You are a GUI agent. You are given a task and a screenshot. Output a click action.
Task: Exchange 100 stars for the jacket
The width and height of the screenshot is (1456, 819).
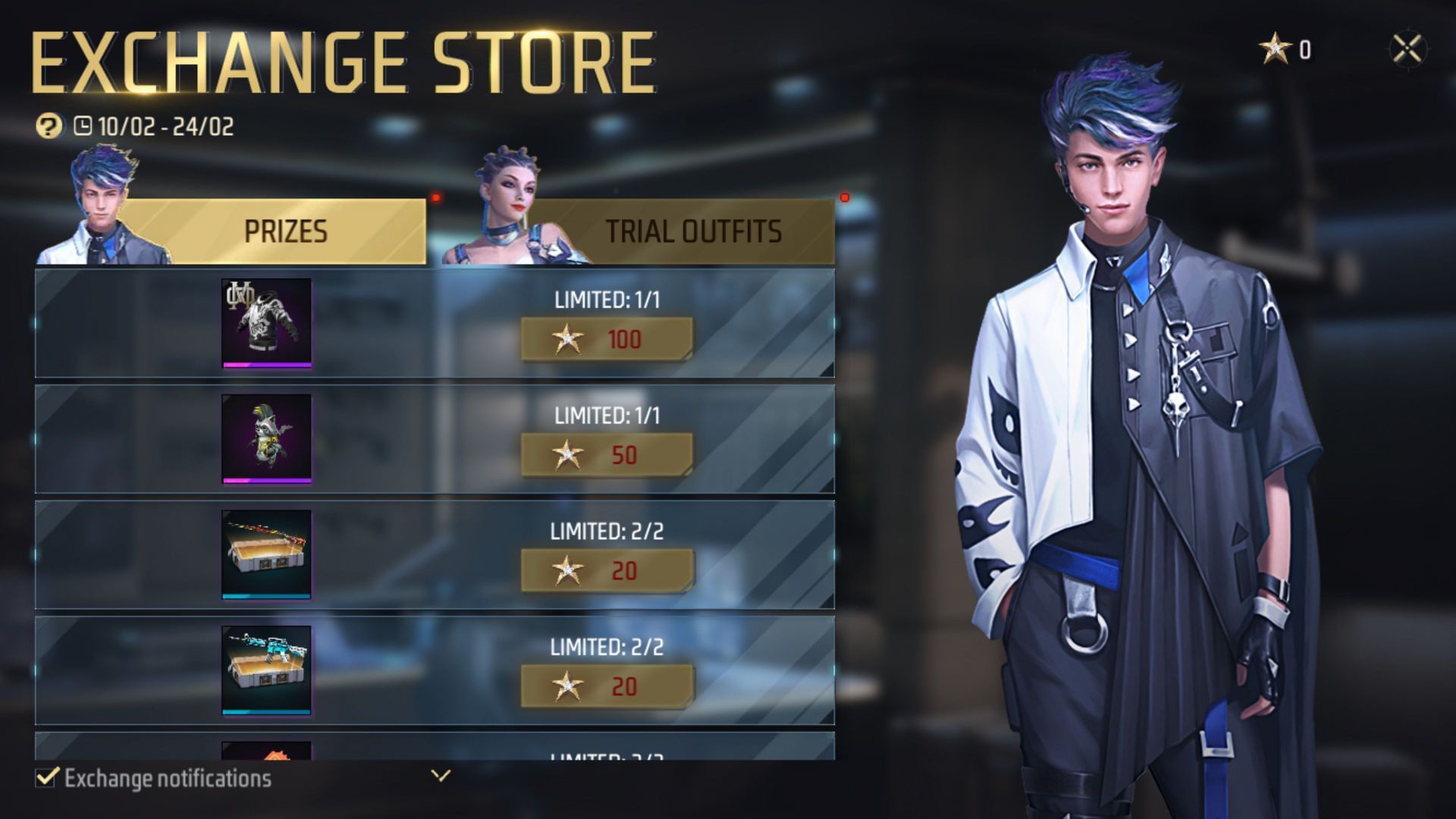coord(607,339)
